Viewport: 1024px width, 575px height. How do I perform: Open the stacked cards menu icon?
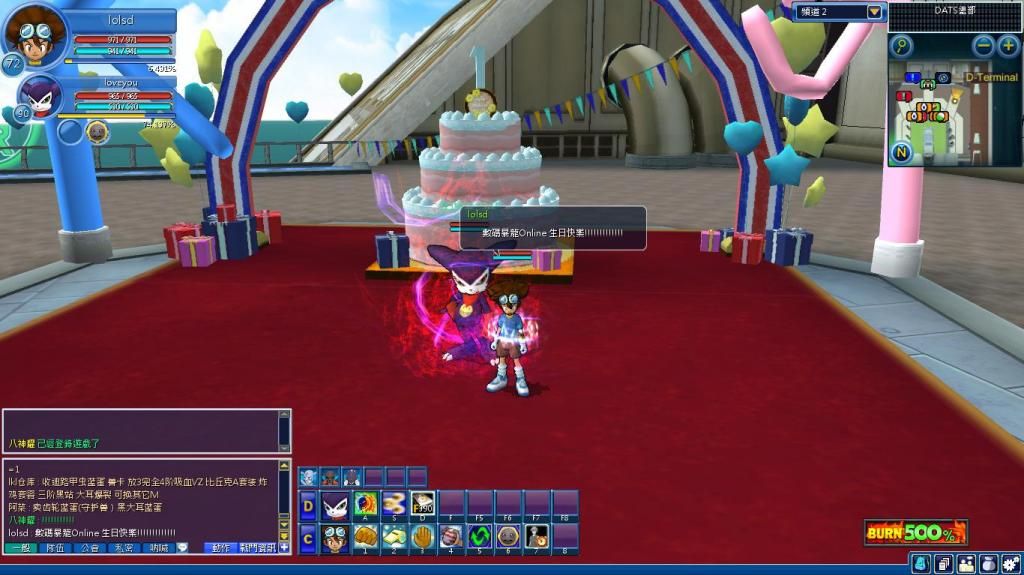(x=943, y=564)
